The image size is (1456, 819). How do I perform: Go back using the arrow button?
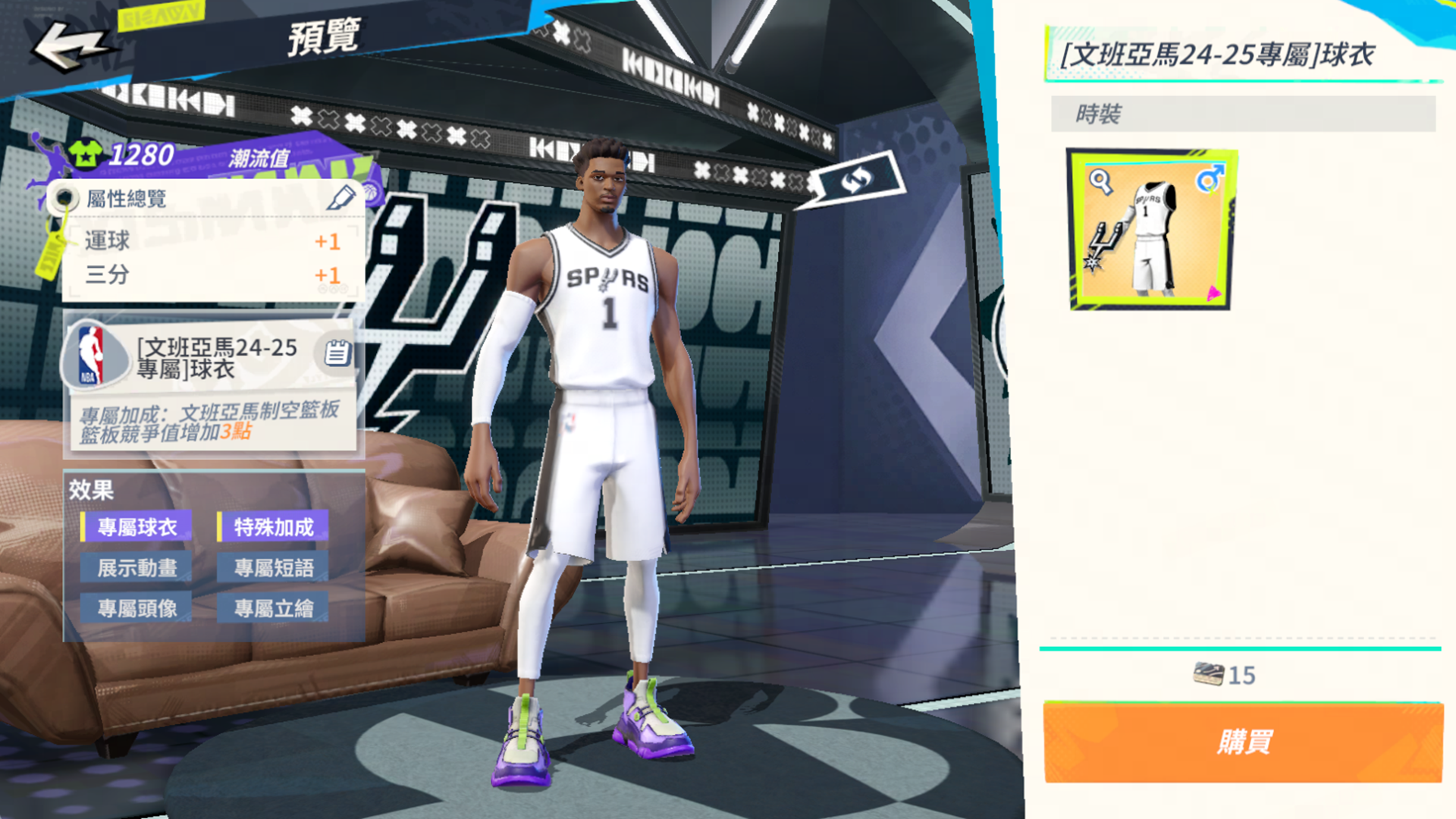[70, 45]
